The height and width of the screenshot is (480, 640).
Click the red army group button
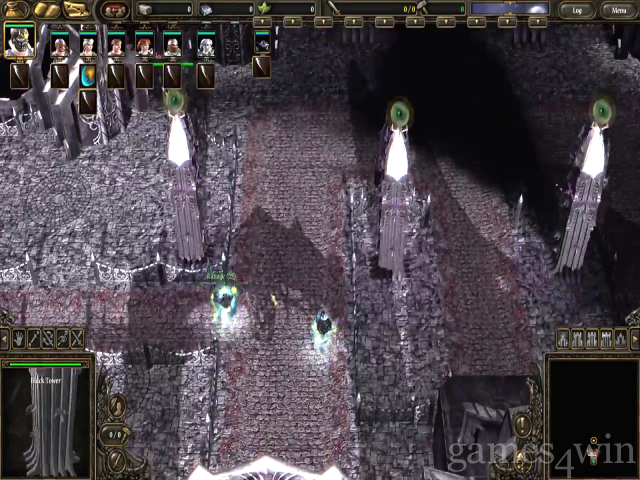click(x=116, y=10)
